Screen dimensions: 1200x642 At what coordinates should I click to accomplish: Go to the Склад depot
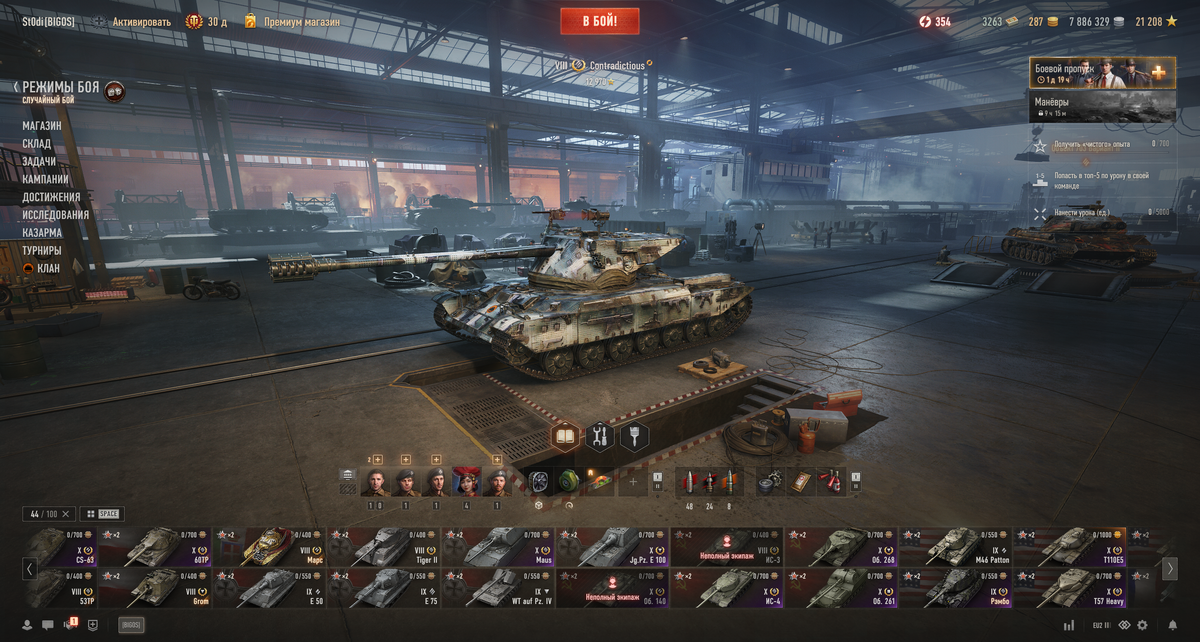coord(37,144)
